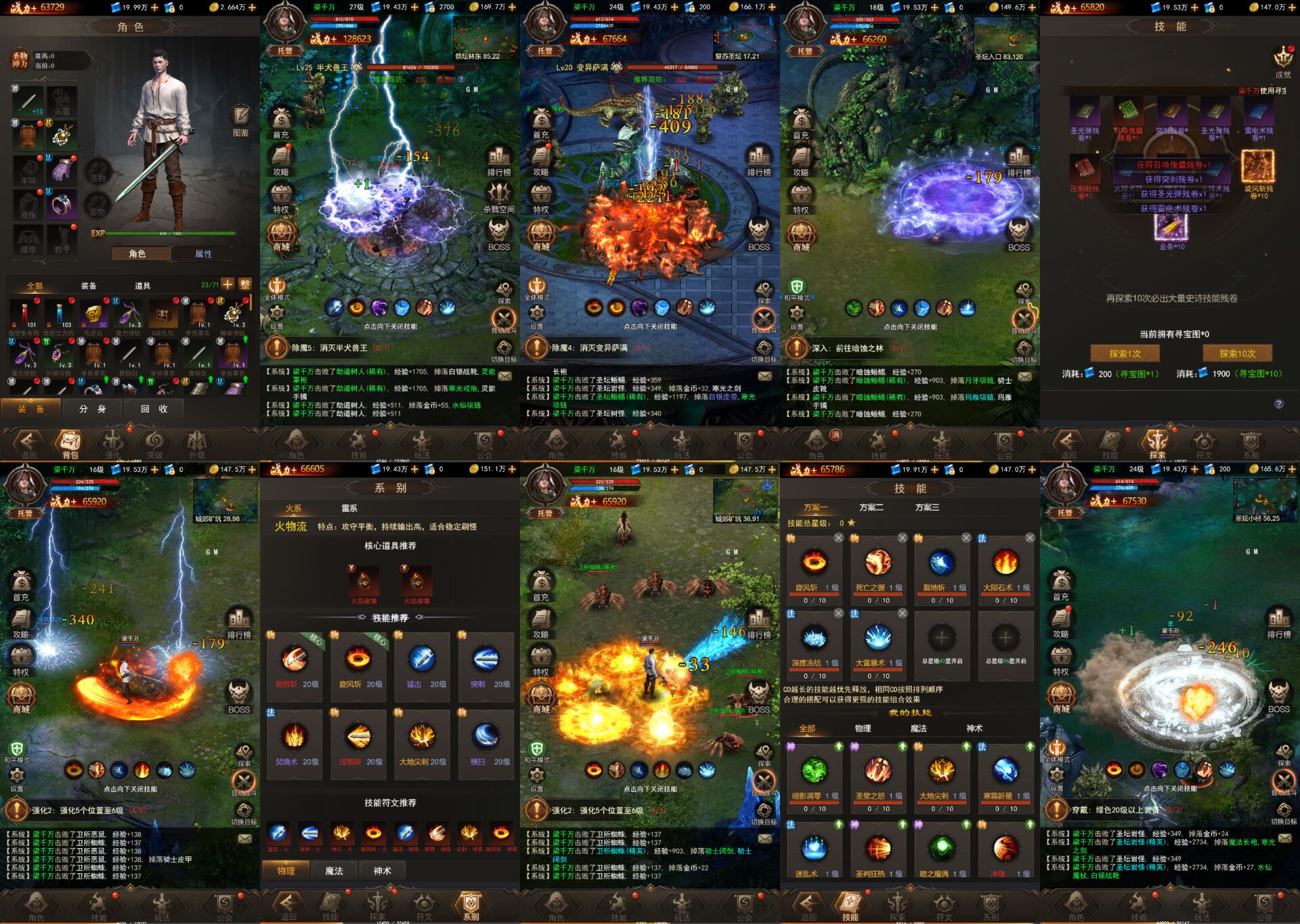Pick the 寒霜新星 frost nova skill
The image size is (1300, 924).
tap(1005, 773)
